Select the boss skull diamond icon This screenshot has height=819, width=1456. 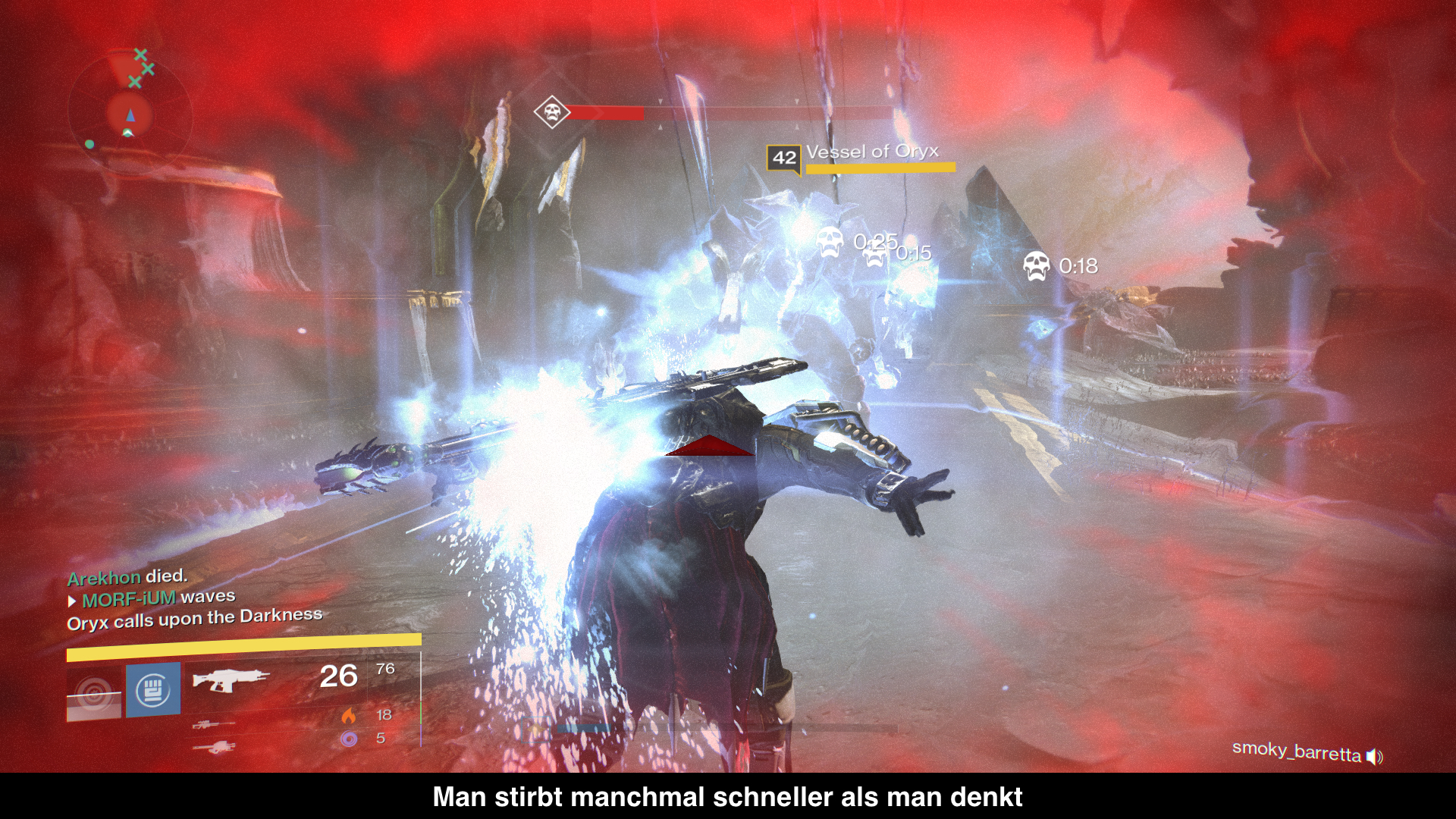(551, 112)
